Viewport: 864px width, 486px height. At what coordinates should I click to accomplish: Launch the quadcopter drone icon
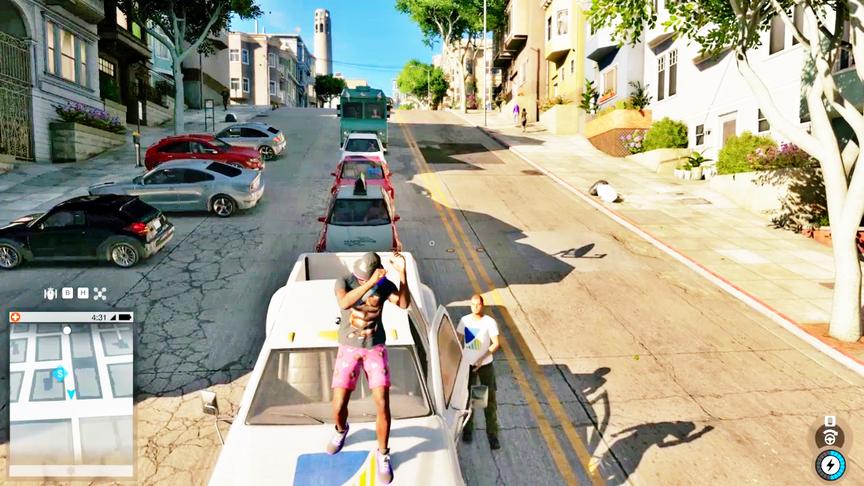[100, 294]
